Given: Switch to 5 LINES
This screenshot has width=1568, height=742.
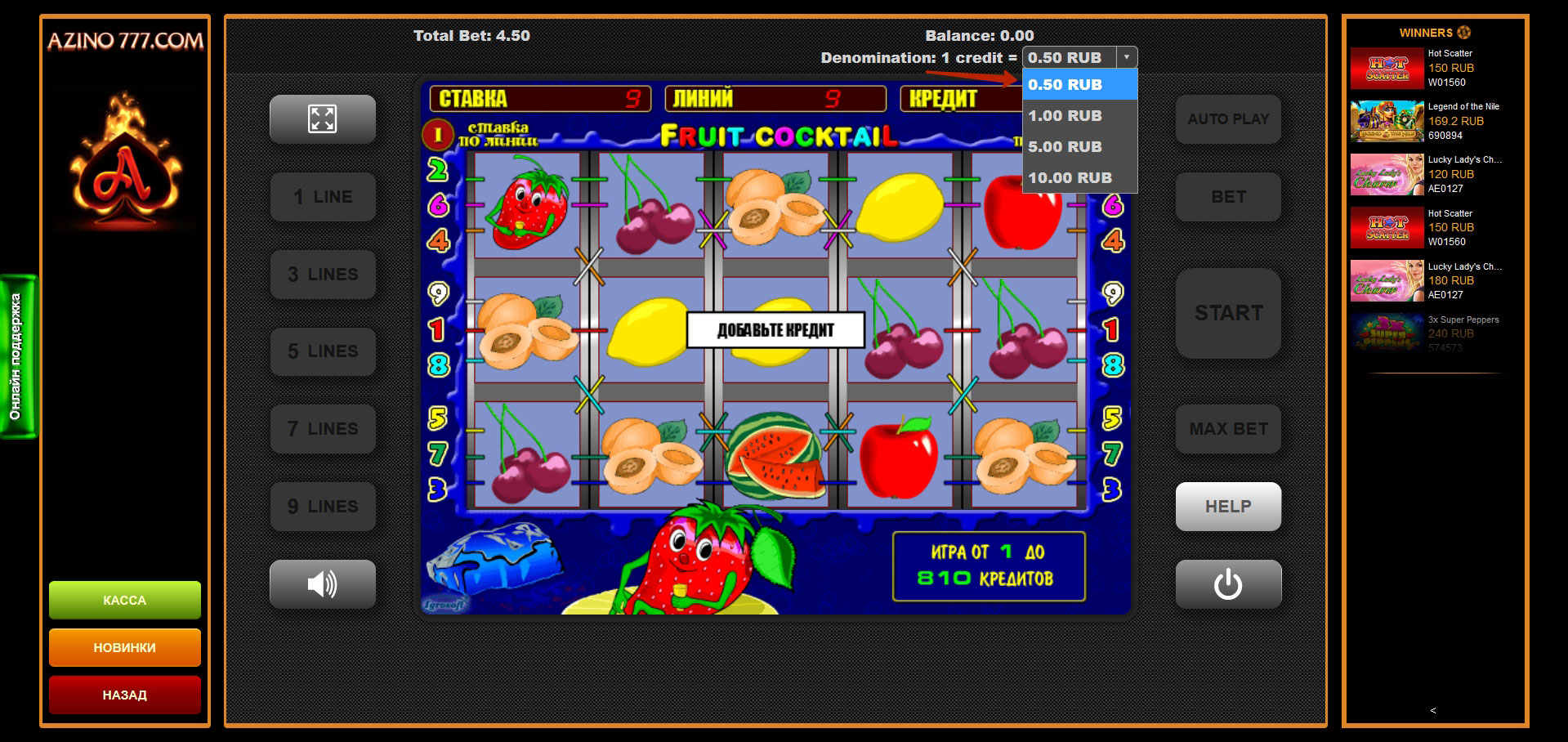Looking at the screenshot, I should pyautogui.click(x=322, y=351).
